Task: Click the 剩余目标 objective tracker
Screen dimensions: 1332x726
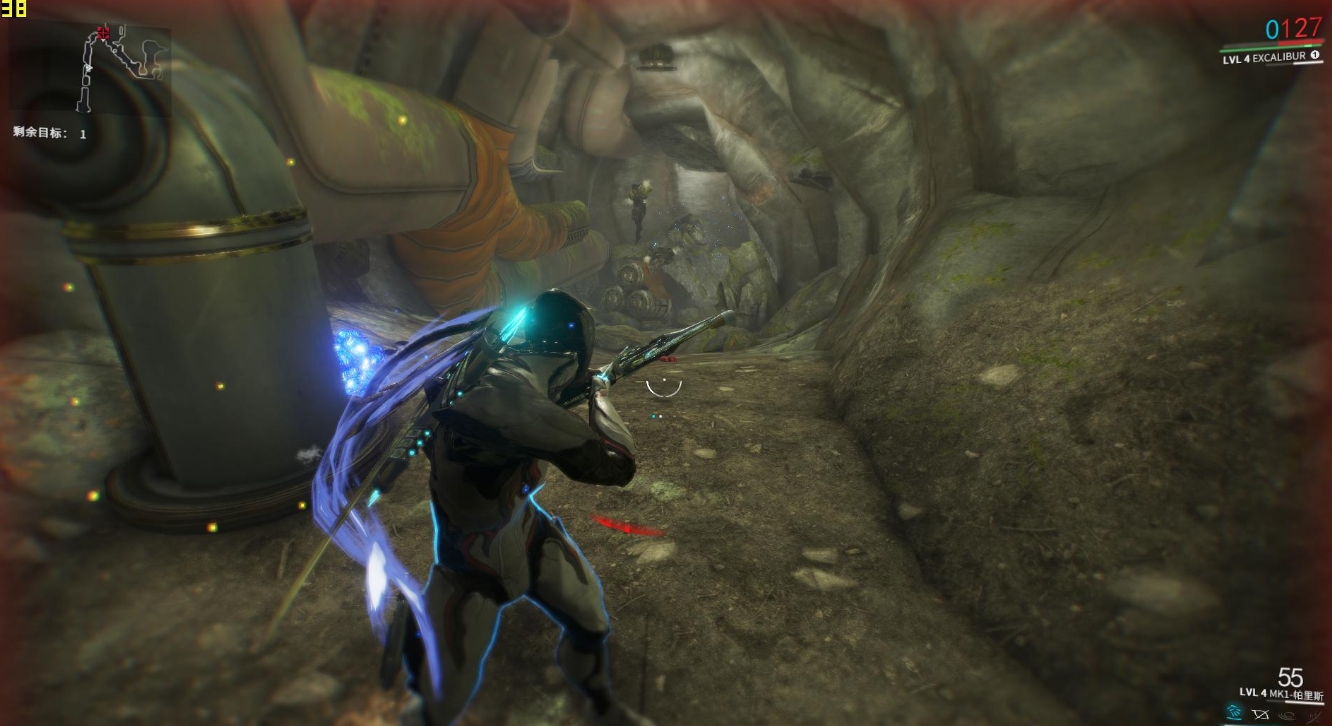Action: (50, 132)
